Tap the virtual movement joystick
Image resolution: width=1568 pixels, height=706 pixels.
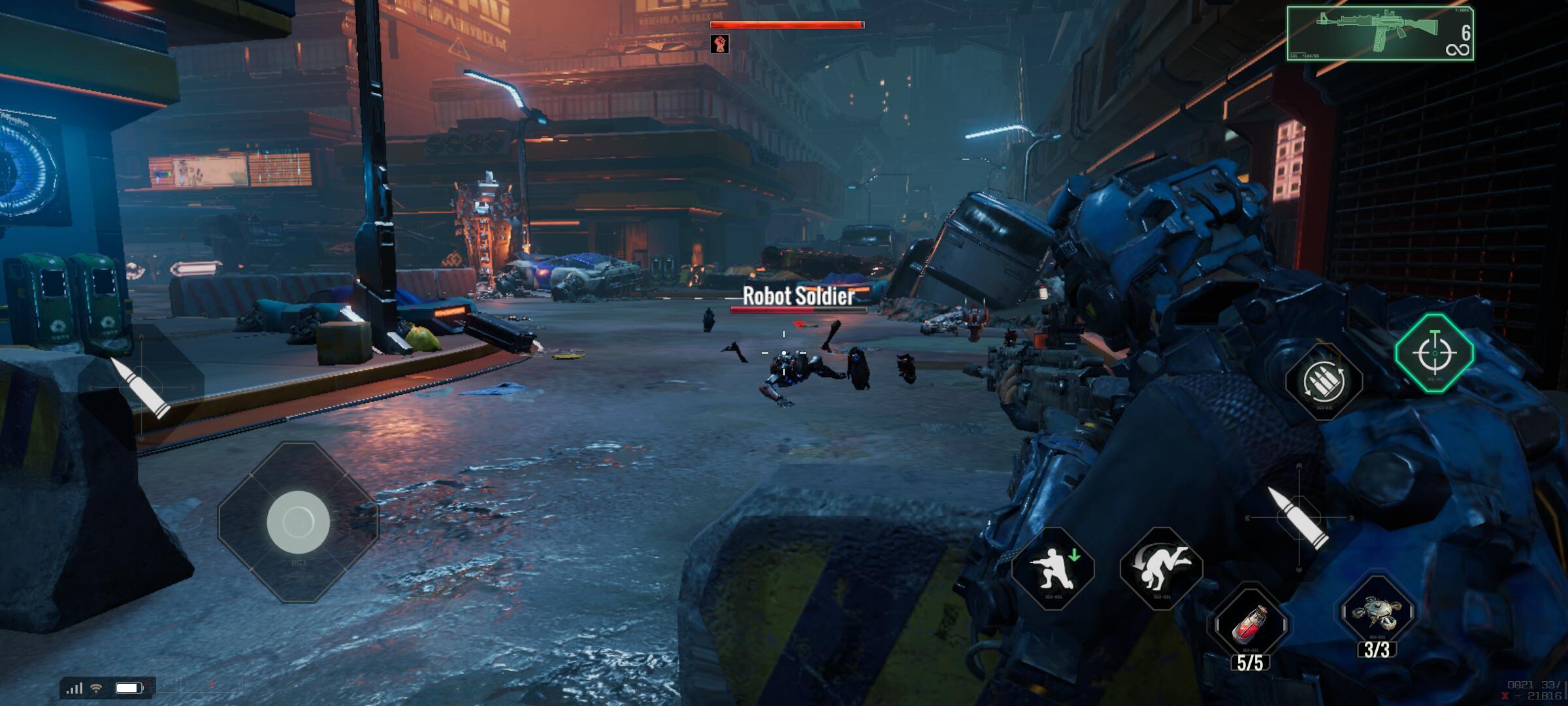298,520
